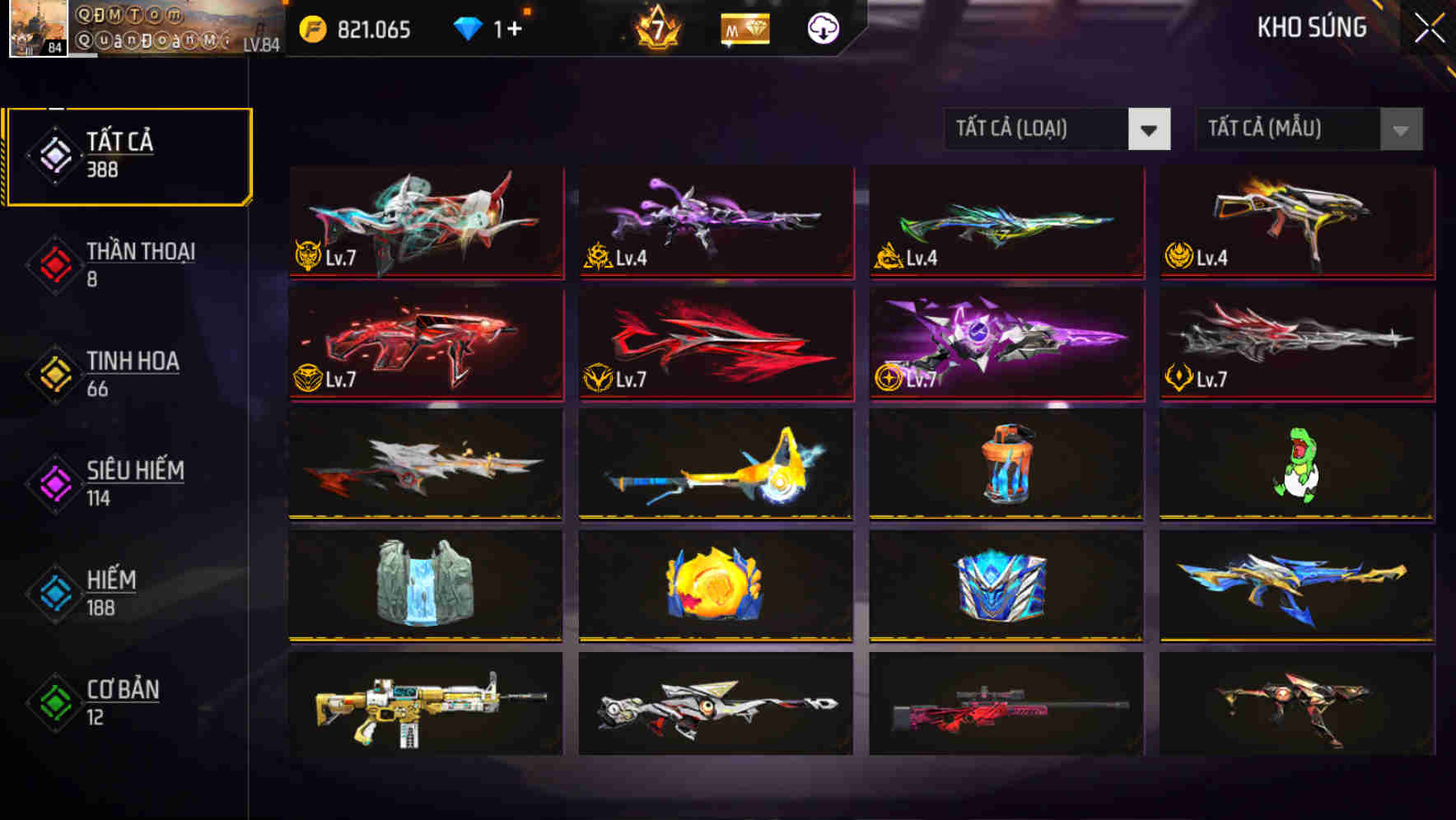
Task: Click the LV.84 profile avatar
Action: point(40,30)
